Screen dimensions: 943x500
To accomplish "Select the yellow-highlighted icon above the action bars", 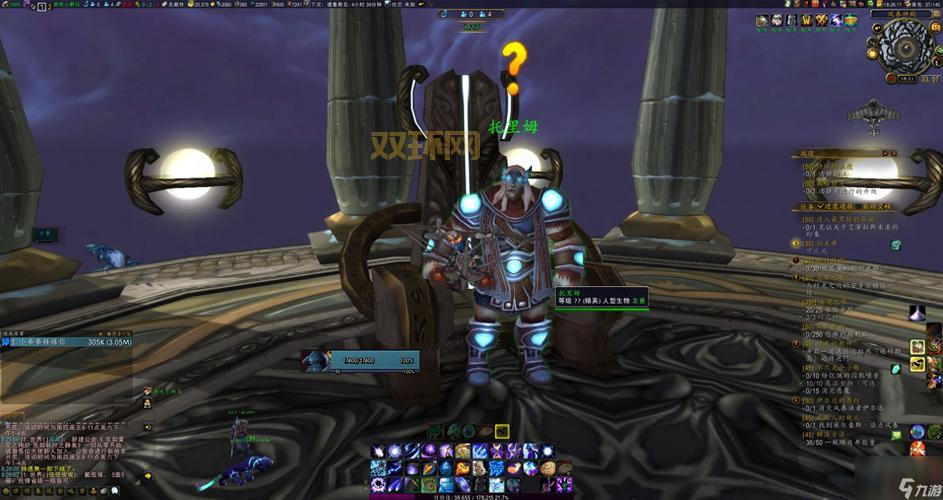I will (501, 431).
